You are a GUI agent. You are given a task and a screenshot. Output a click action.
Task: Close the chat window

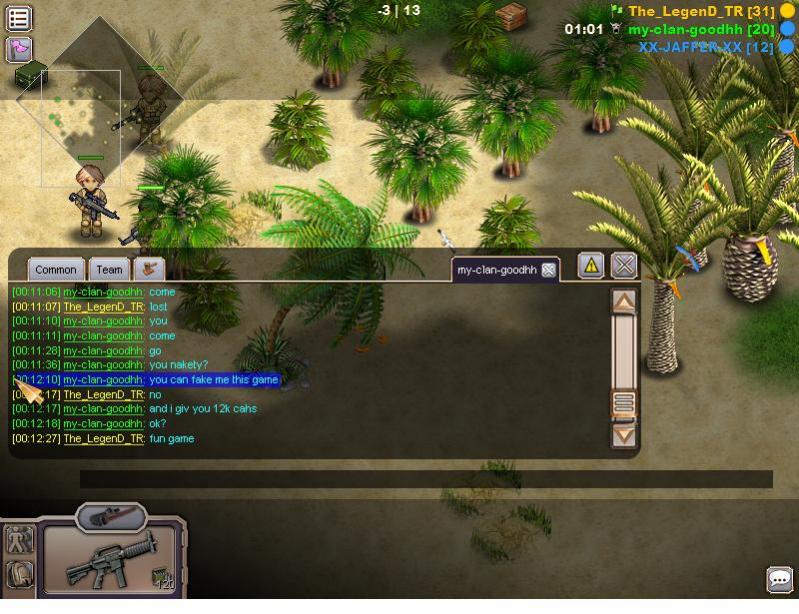(x=624, y=266)
